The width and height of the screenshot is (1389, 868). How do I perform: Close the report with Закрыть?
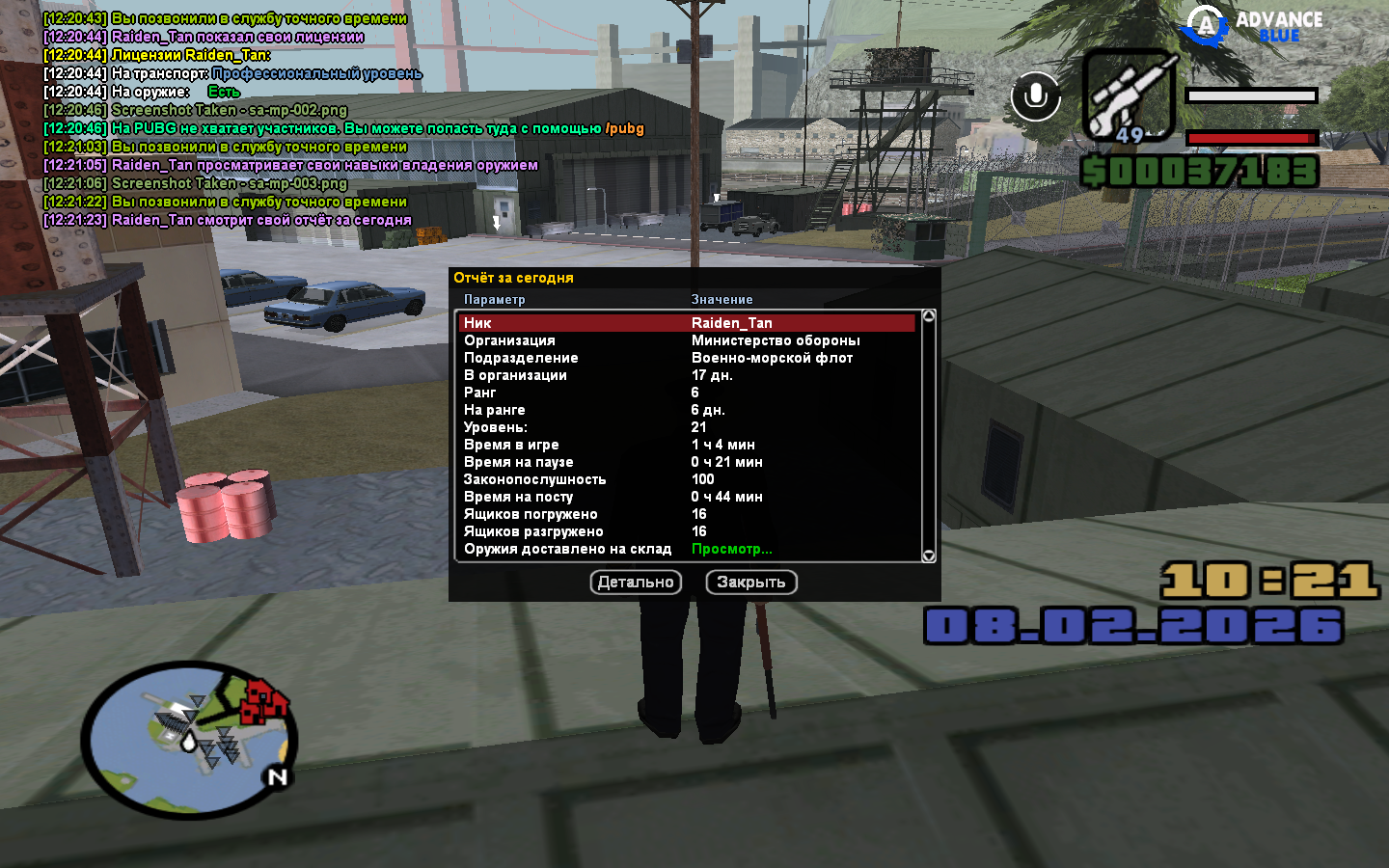tap(751, 583)
